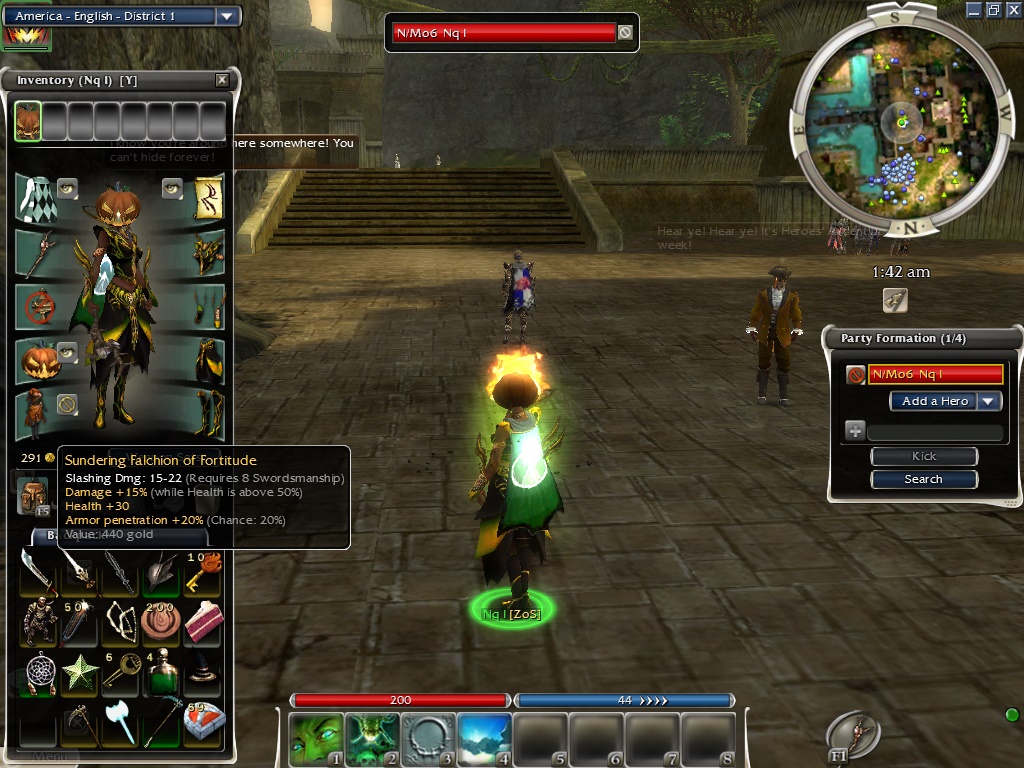
Task: Open the district selection dropdown
Action: [x=227, y=16]
